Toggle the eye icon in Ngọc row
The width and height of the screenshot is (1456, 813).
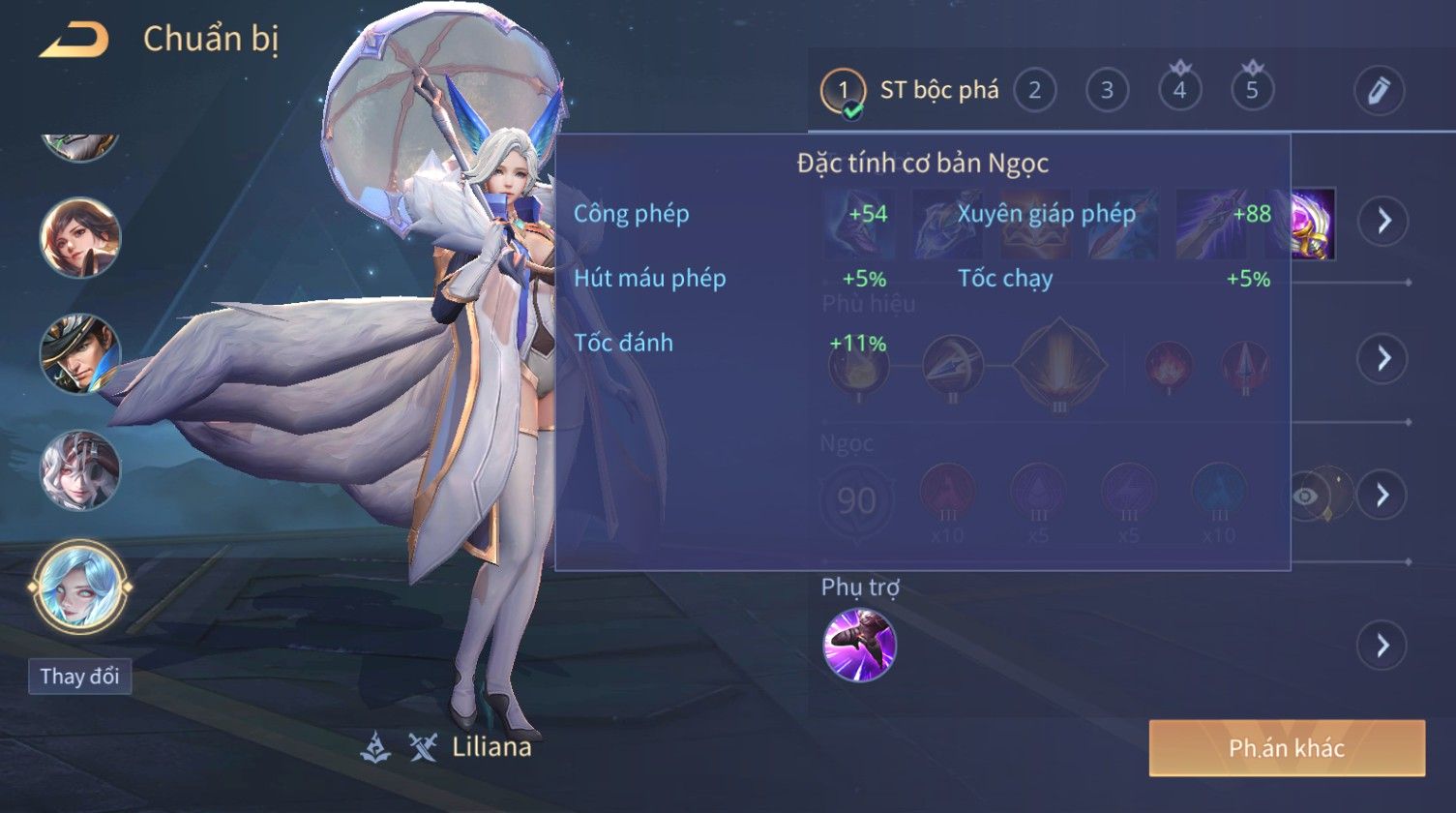[1306, 496]
